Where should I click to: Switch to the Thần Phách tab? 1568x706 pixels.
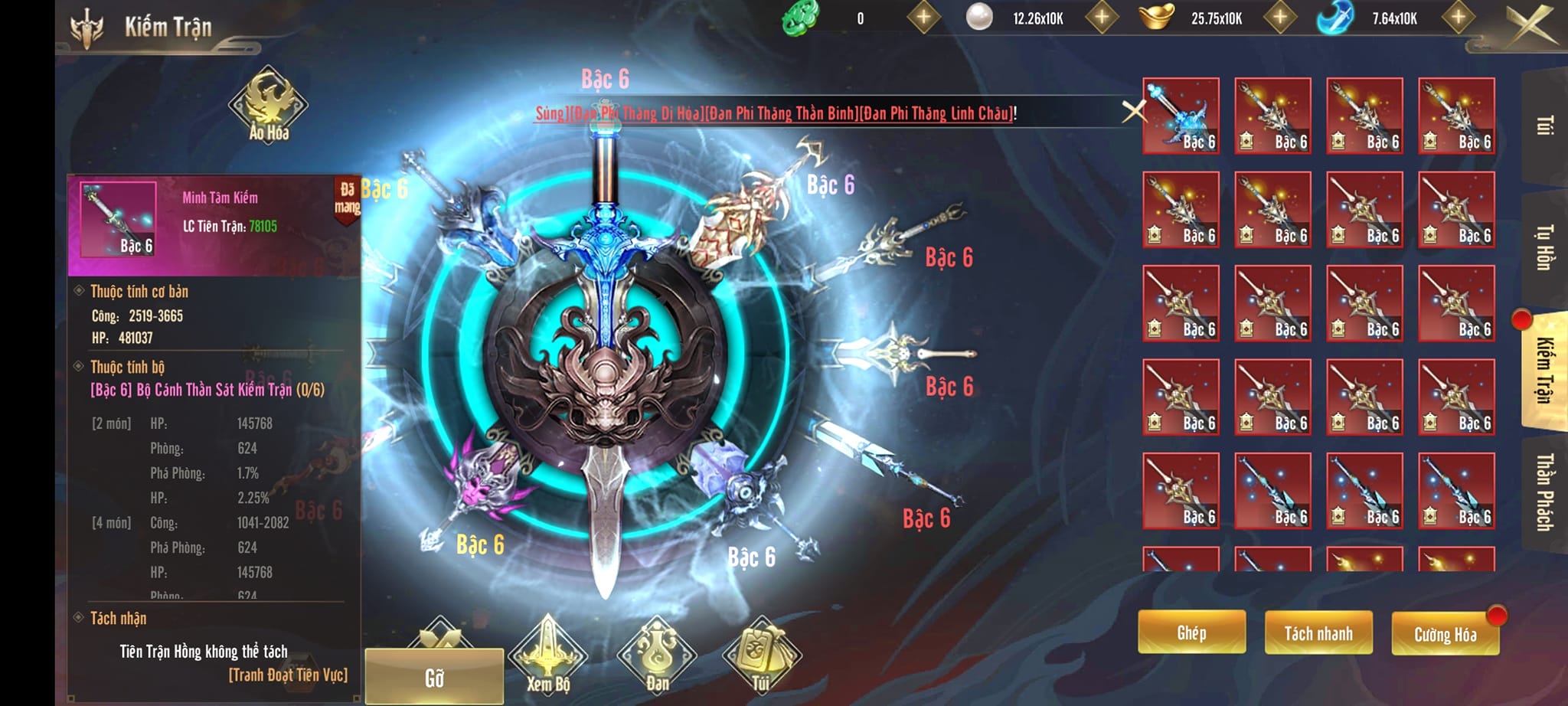click(1545, 492)
